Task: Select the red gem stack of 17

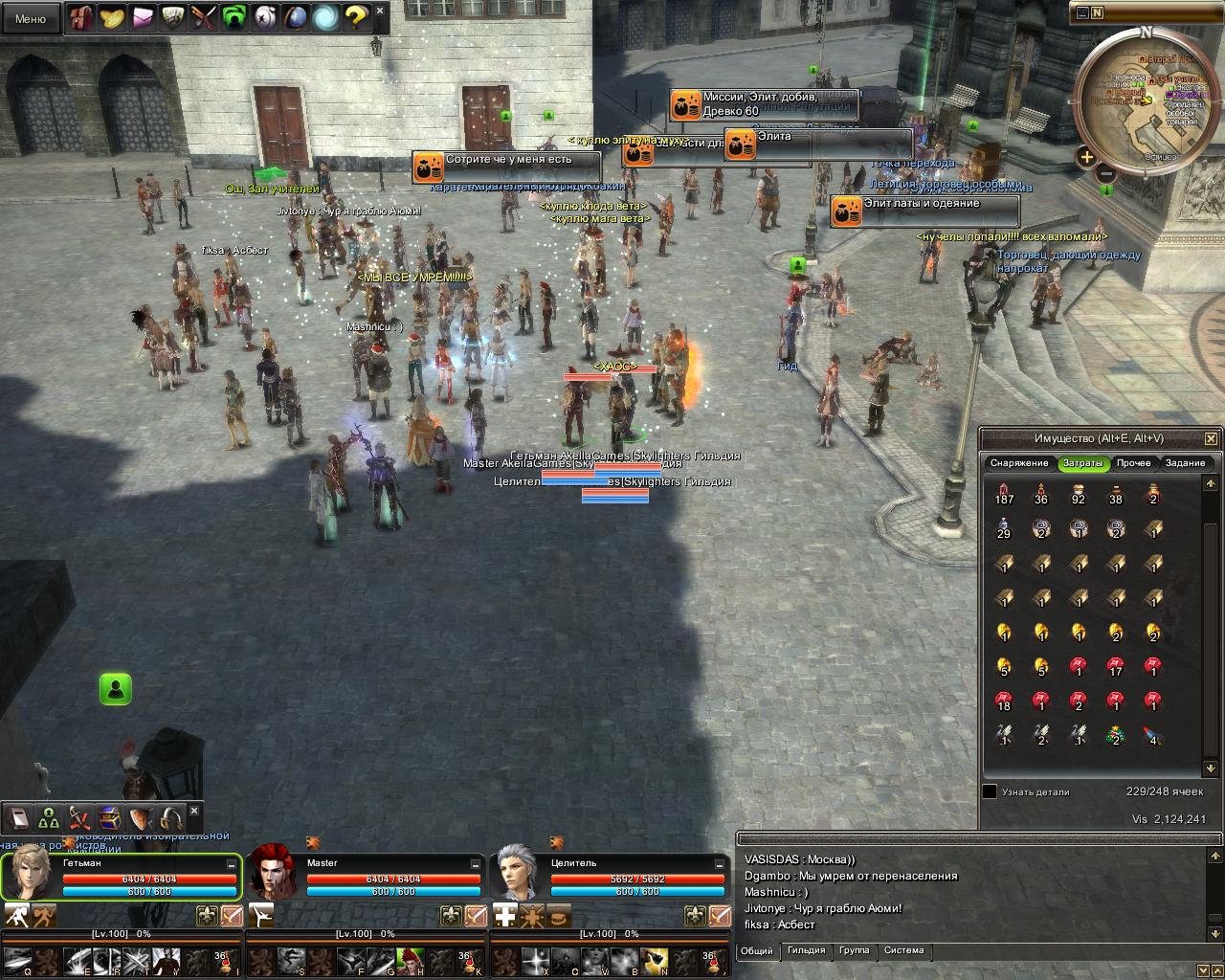Action: point(1116,665)
